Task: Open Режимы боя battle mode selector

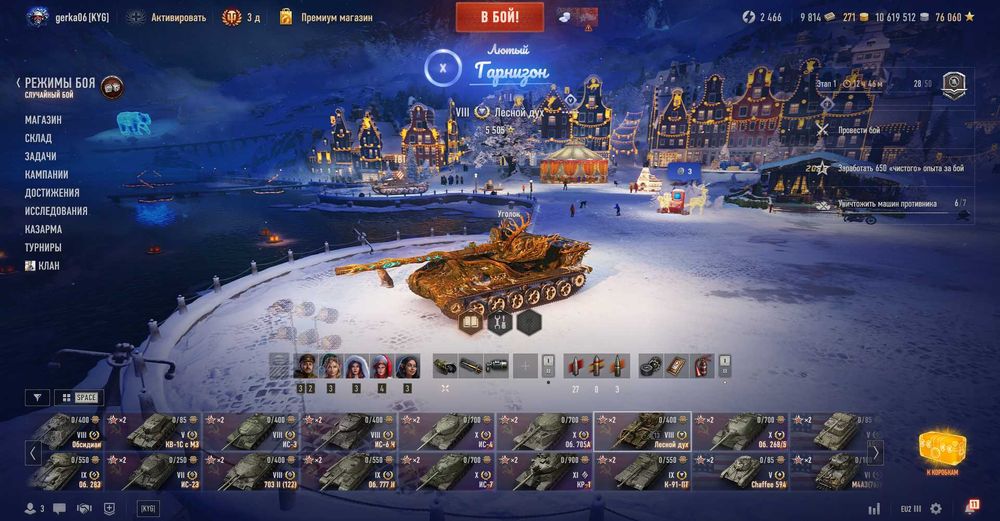Action: [60, 84]
